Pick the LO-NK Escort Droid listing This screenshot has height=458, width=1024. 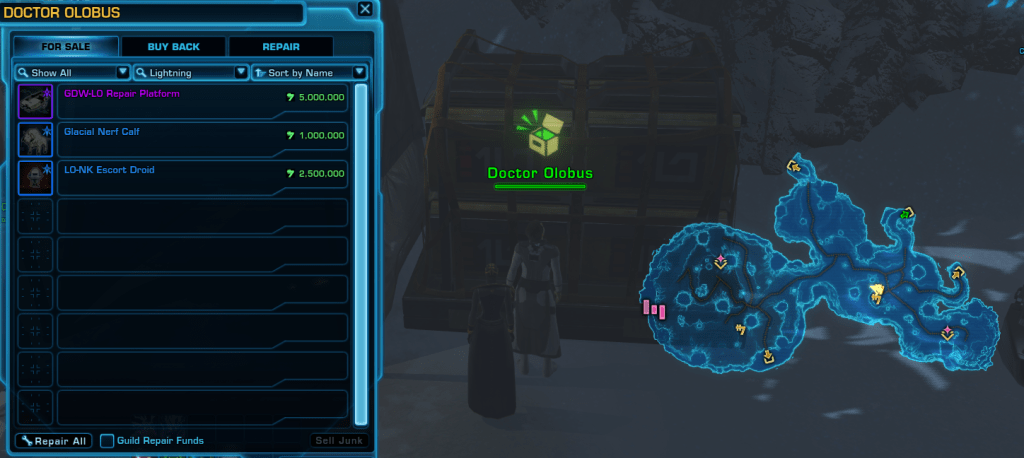(x=200, y=177)
